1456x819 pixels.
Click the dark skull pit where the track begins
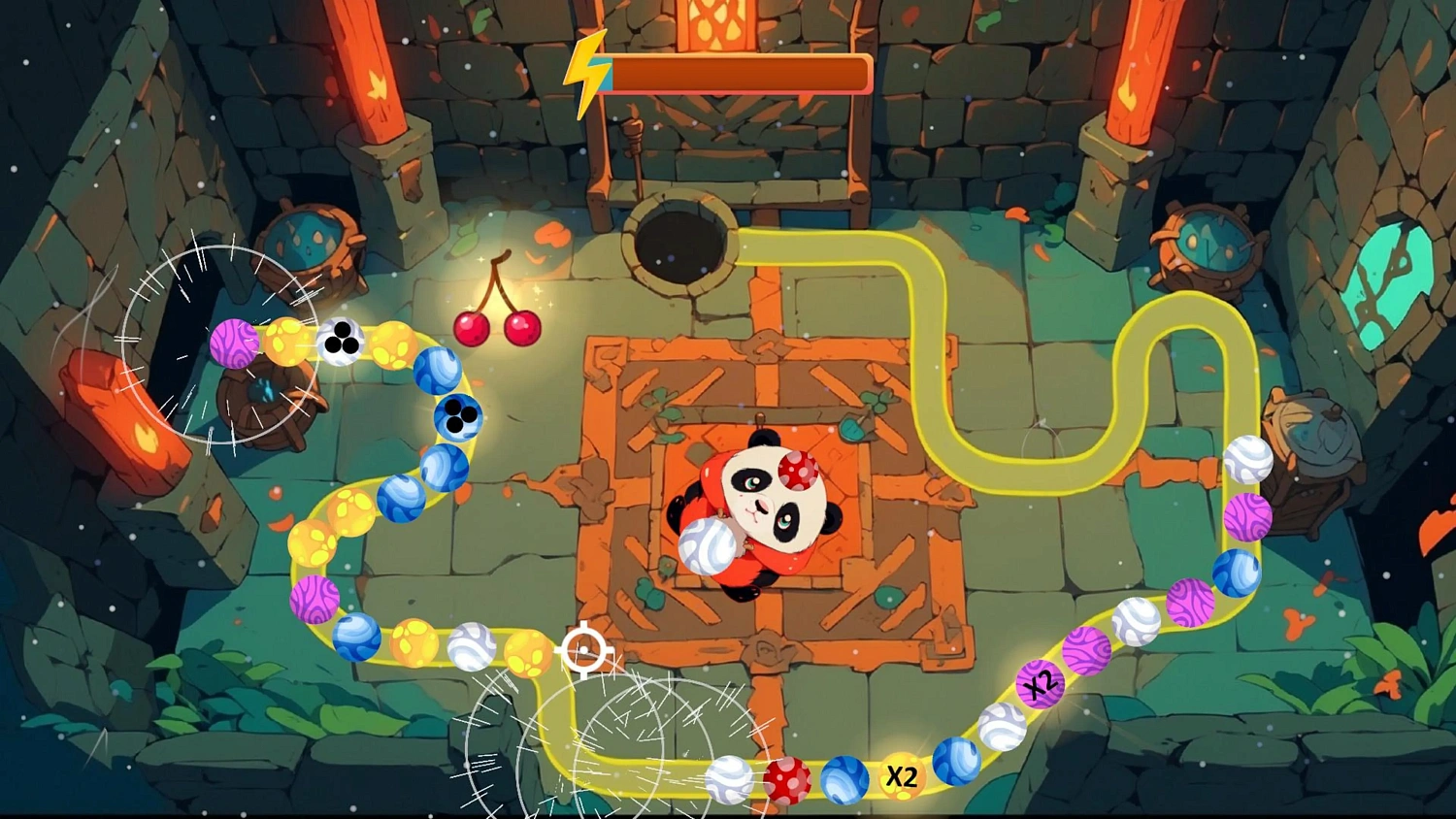(682, 245)
